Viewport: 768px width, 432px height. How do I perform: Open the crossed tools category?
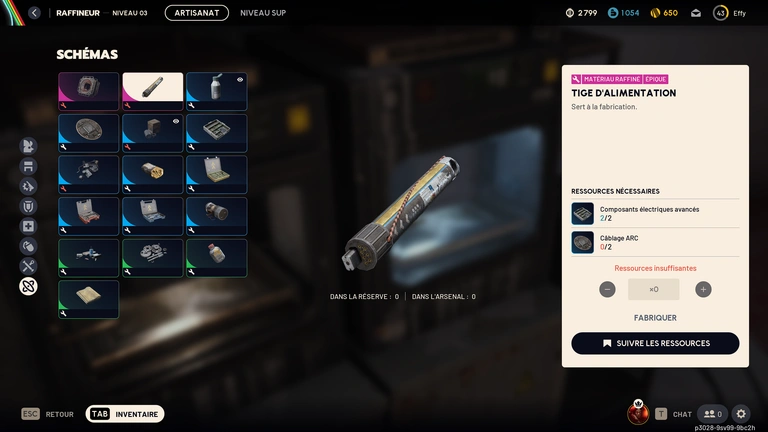click(x=28, y=266)
